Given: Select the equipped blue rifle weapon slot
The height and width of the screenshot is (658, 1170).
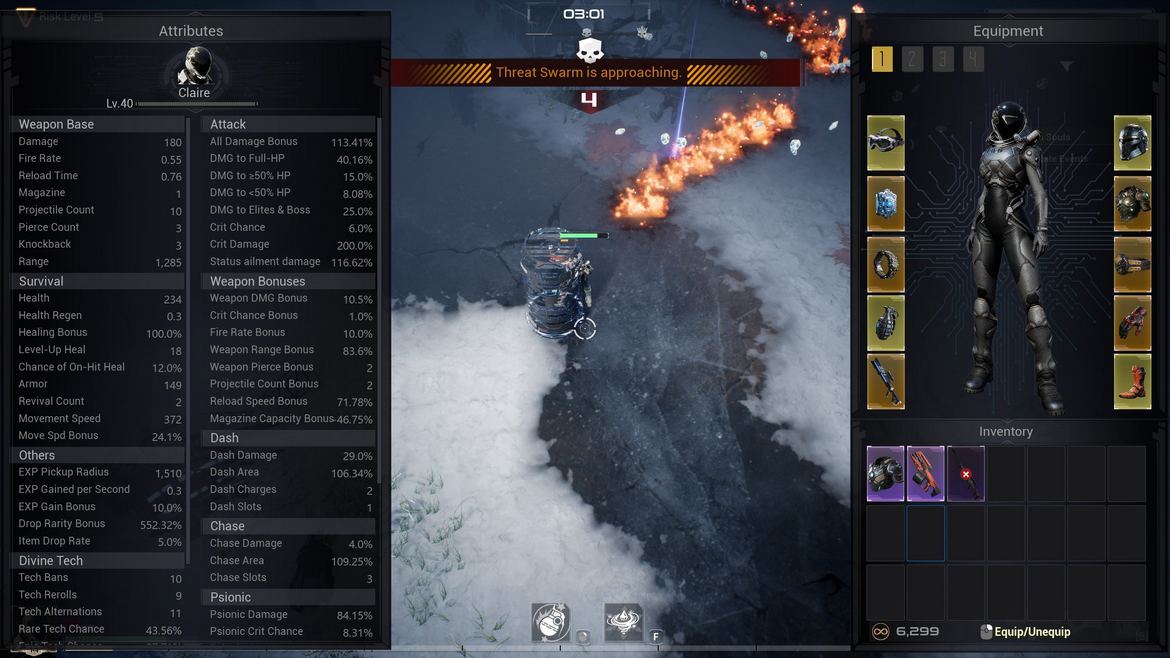Looking at the screenshot, I should 886,381.
